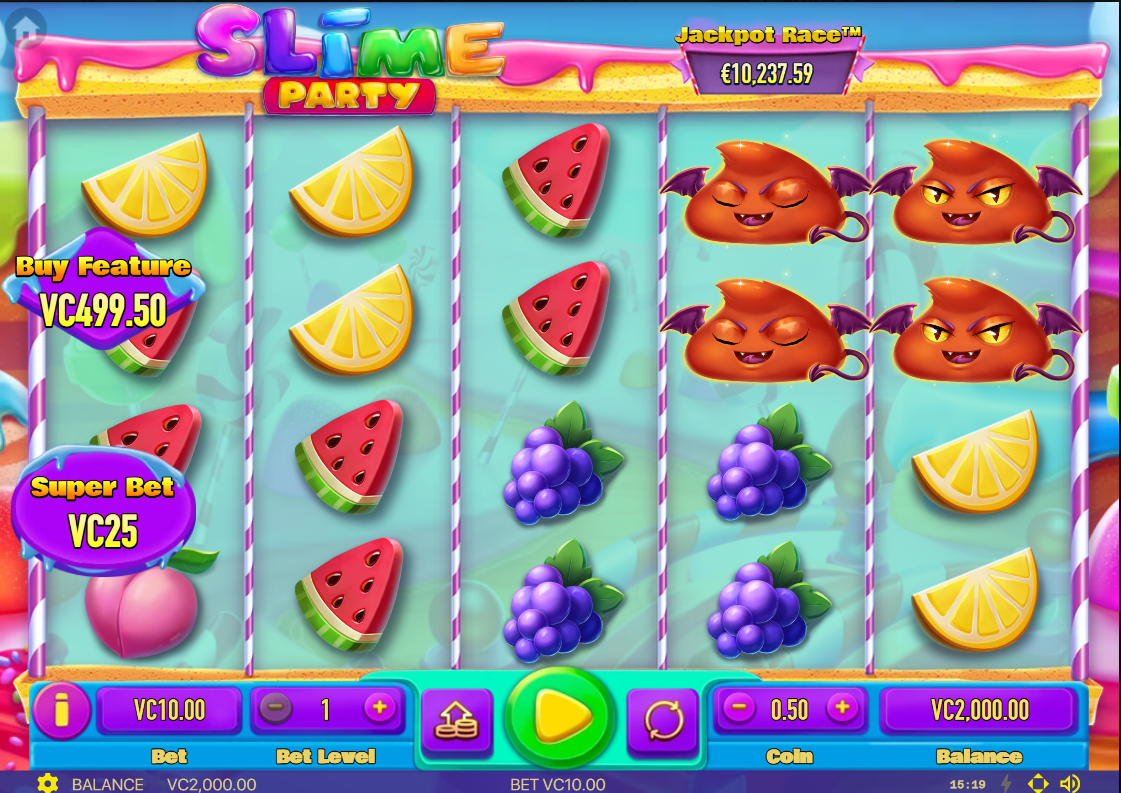Buy Feature for VC499.50
Screen dimensions: 1121x793
pyautogui.click(x=103, y=290)
